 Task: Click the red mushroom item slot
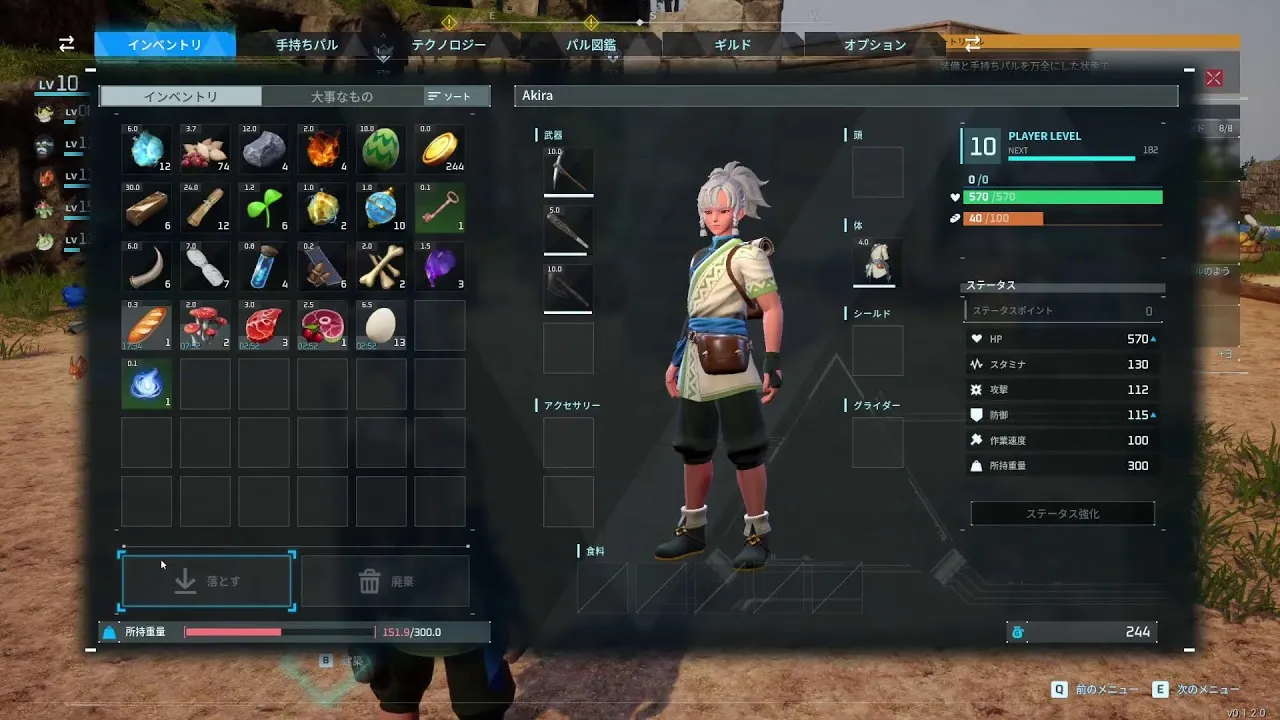pos(205,325)
